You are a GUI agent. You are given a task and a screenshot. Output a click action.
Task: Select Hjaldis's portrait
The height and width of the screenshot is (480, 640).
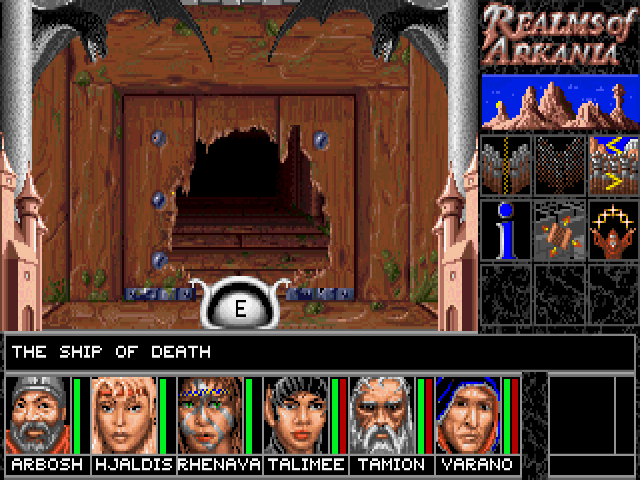pos(124,416)
